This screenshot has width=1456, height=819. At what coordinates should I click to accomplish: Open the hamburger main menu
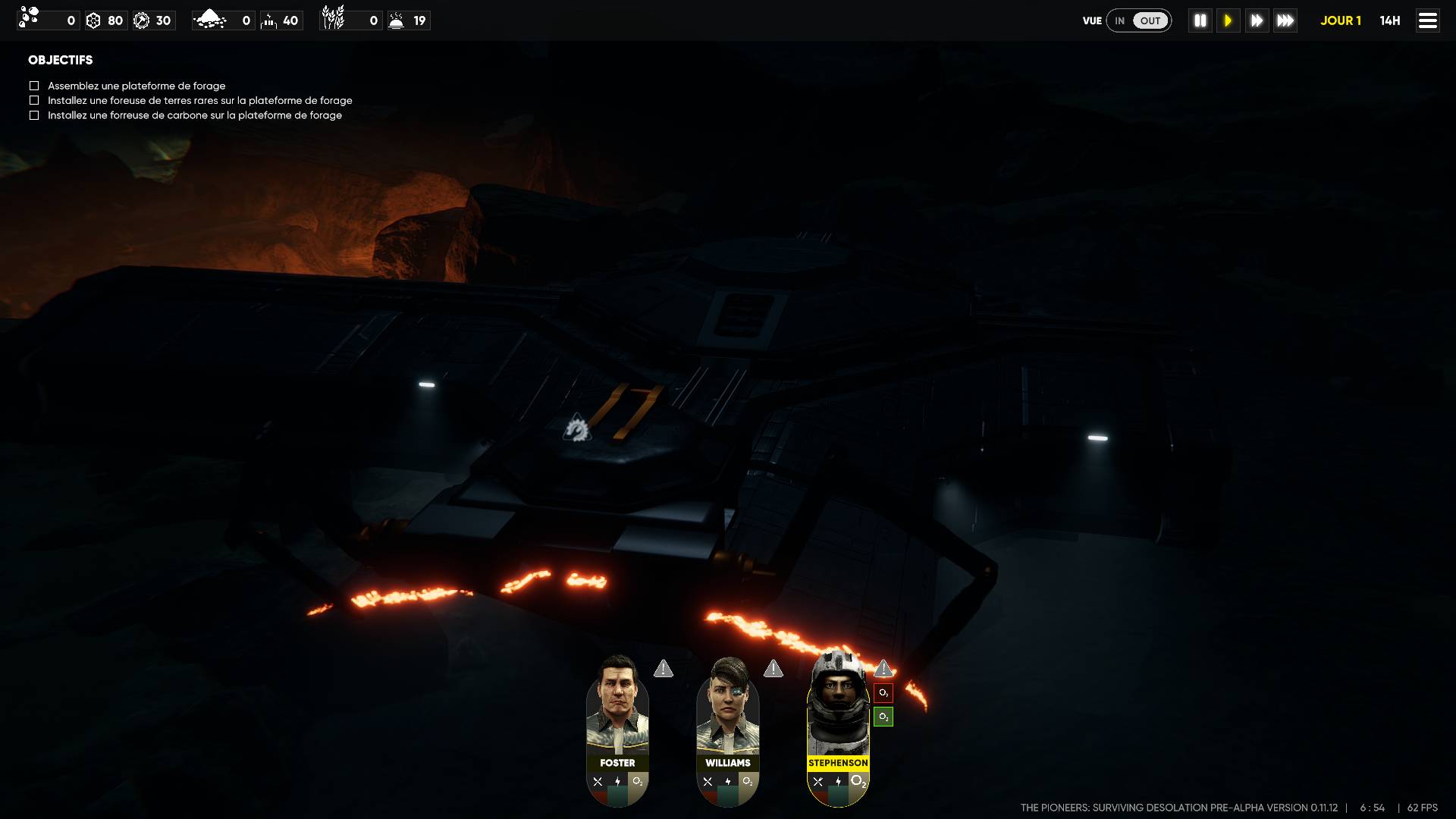click(1427, 20)
